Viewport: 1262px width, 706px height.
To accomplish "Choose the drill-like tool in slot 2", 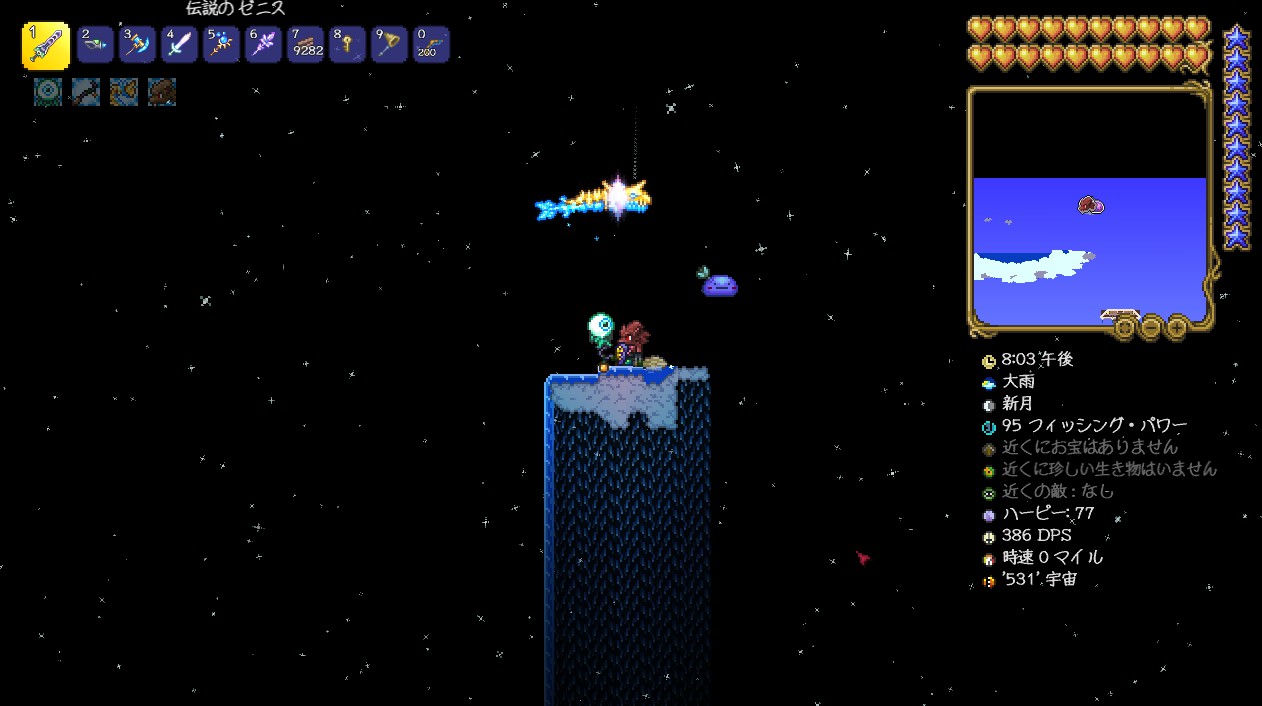I will tap(95, 45).
